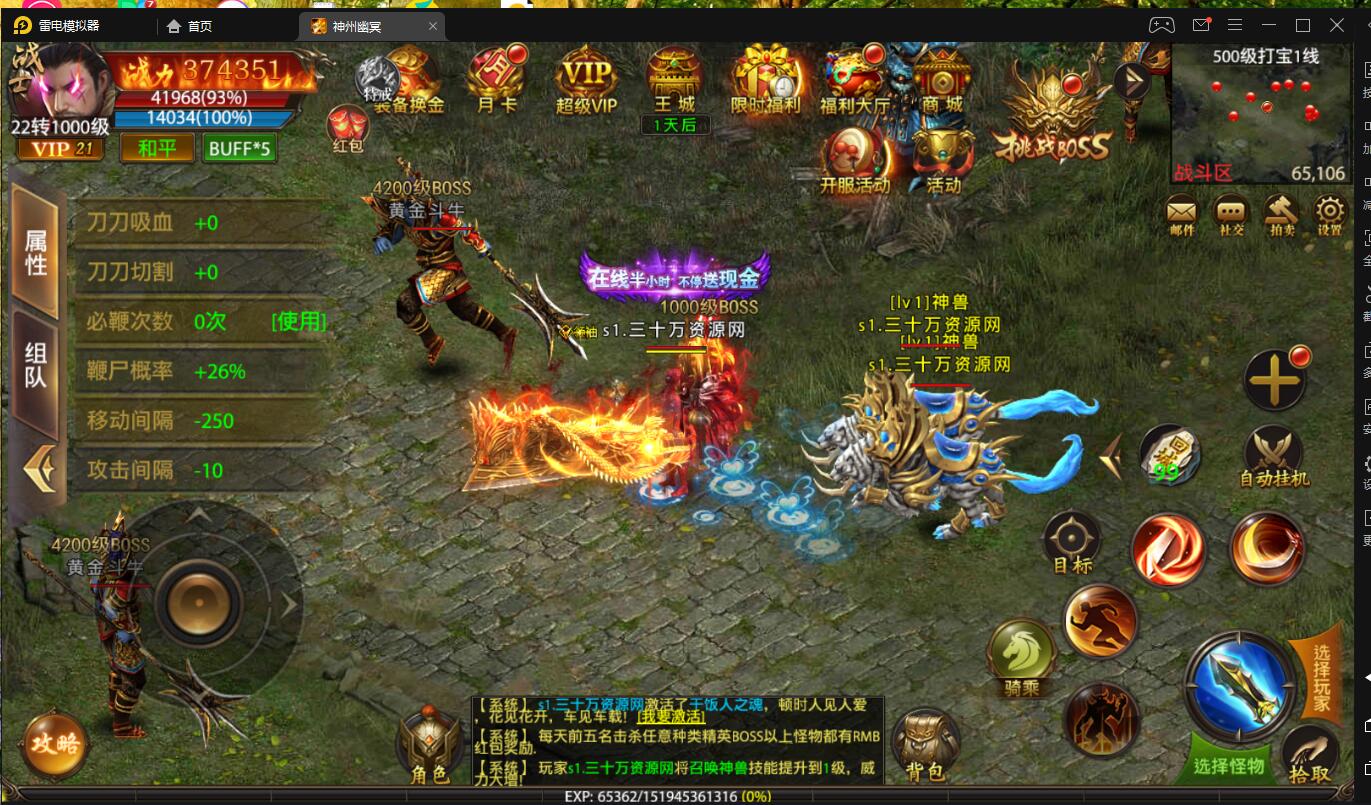Open the 挑战BOSS challenge menu
The image size is (1371, 805).
click(1051, 125)
